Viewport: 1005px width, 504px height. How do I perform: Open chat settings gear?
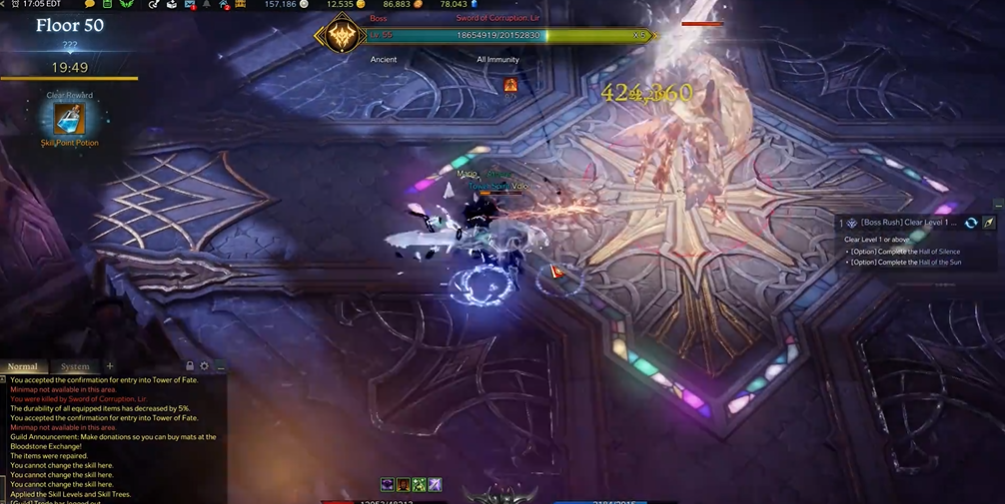205,367
